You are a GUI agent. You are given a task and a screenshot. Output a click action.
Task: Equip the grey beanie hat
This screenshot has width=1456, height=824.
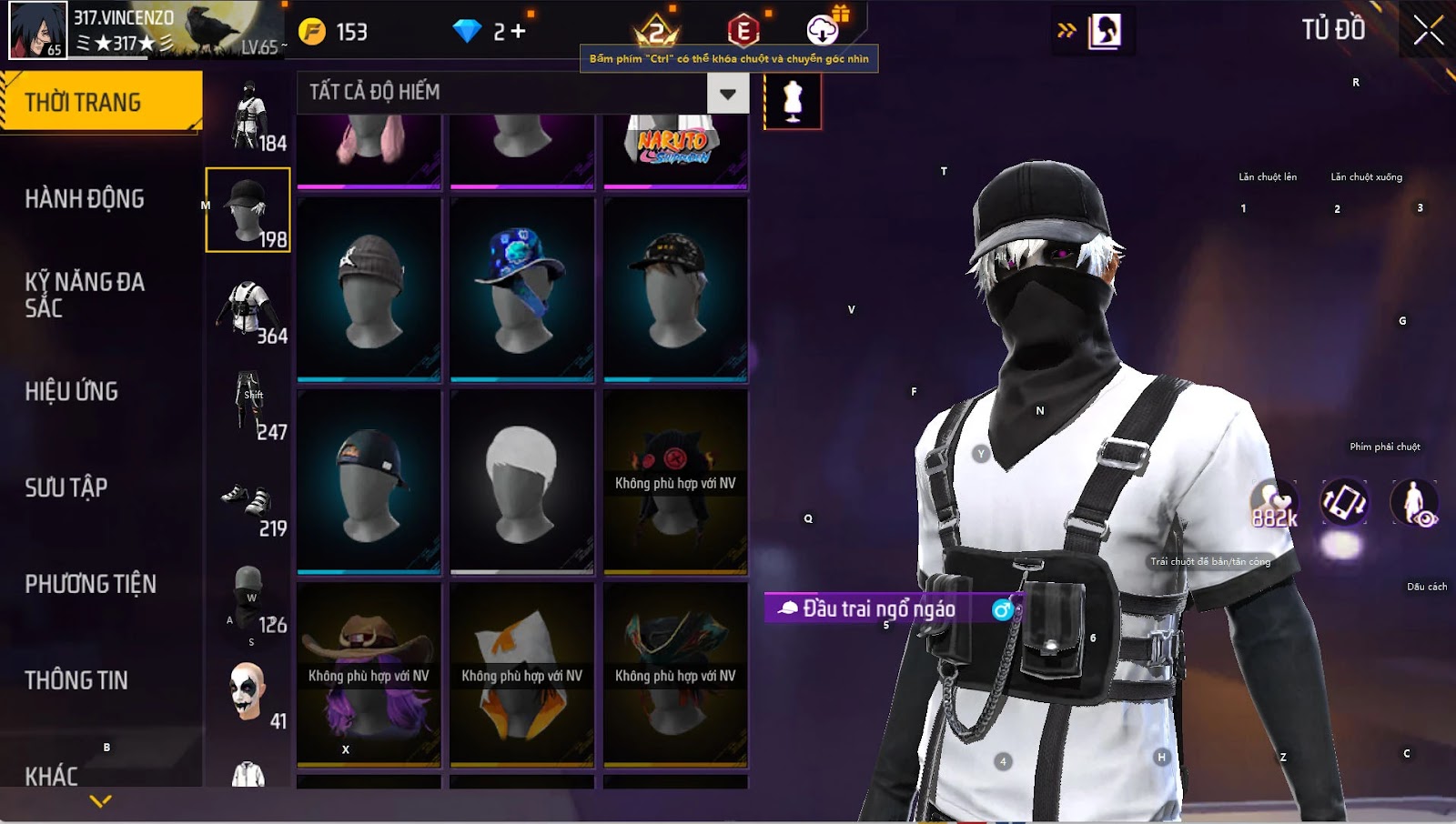[369, 289]
